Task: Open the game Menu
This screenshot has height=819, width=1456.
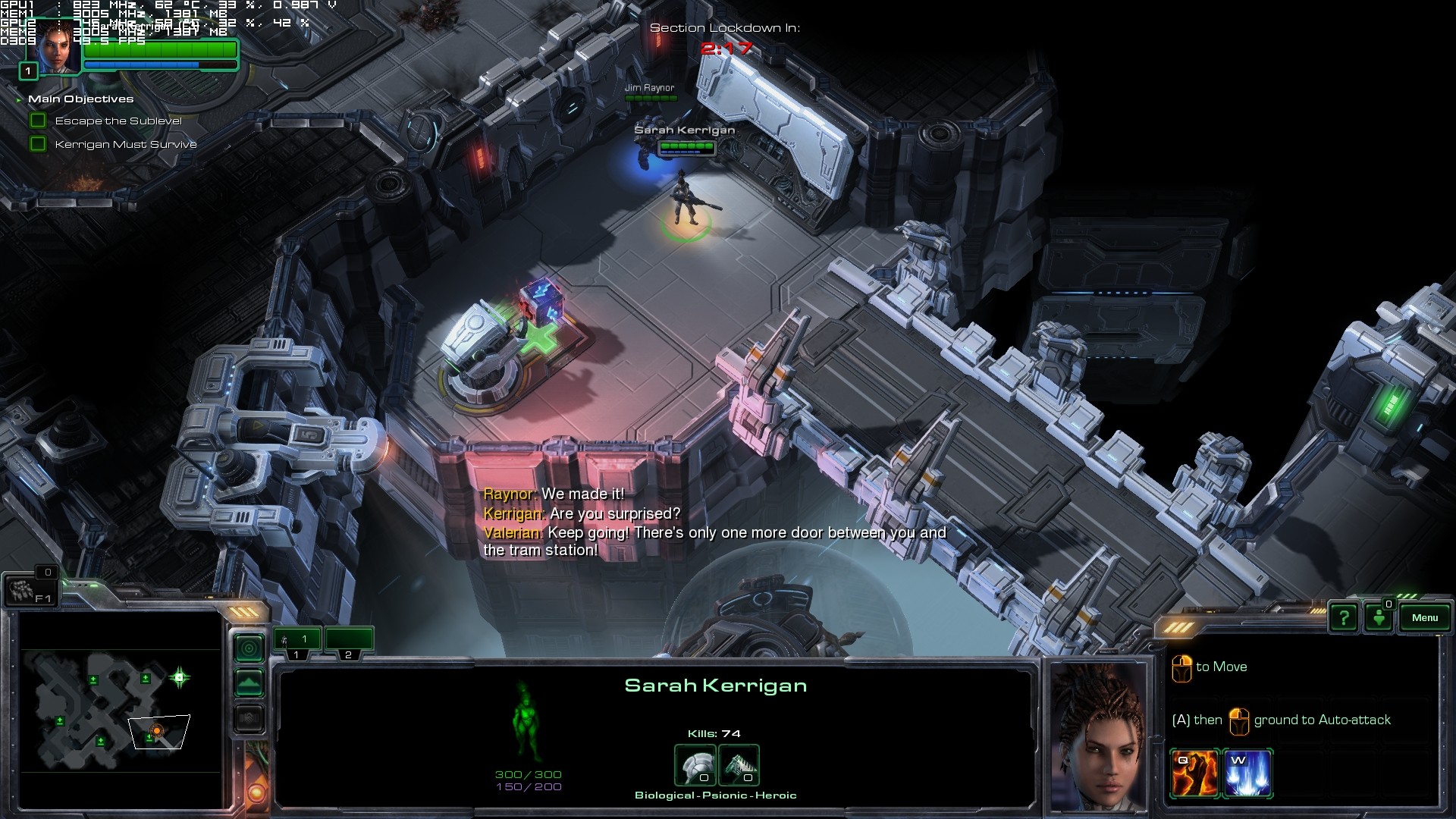Action: [1424, 617]
